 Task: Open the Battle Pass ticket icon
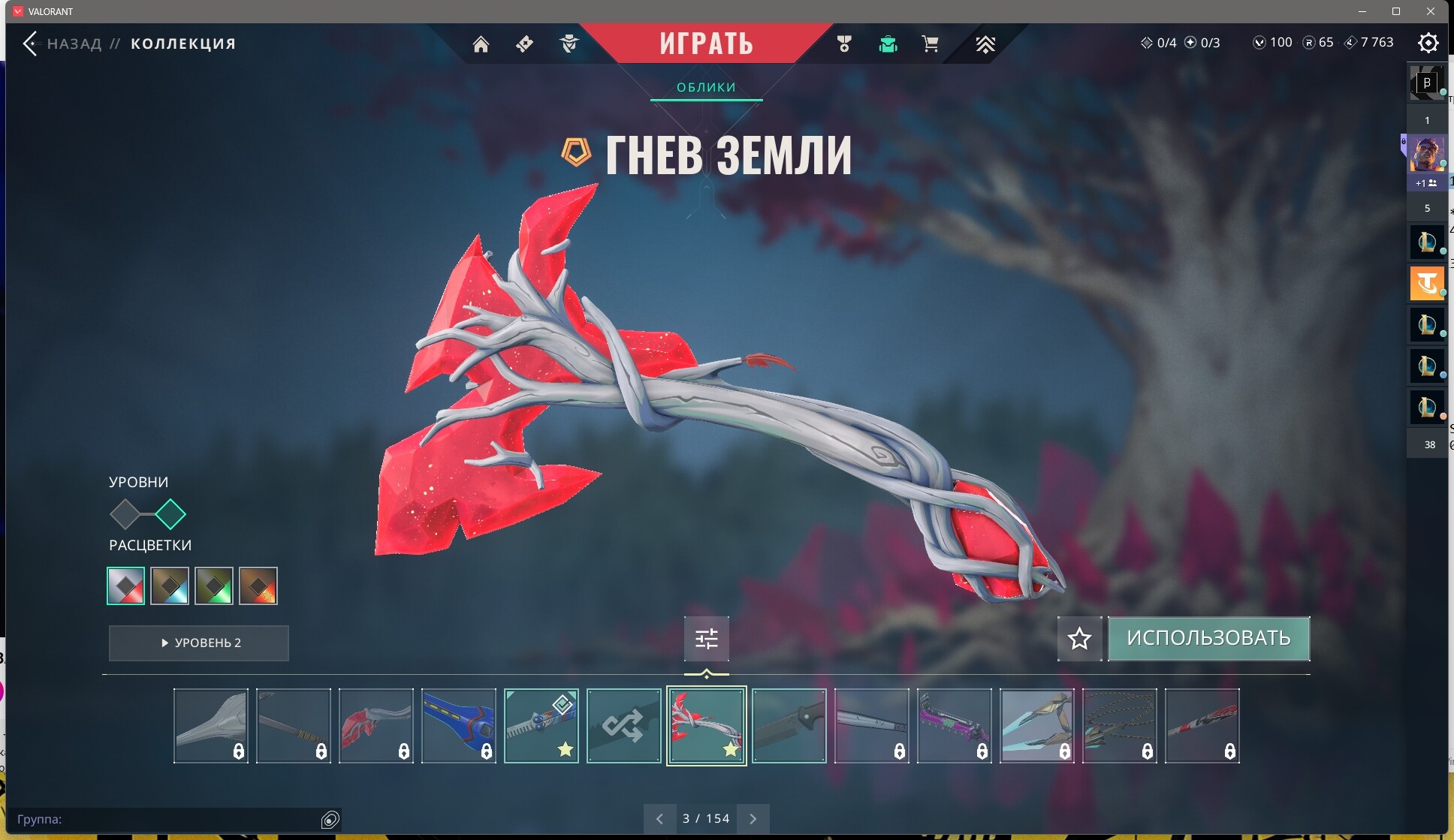tap(523, 44)
